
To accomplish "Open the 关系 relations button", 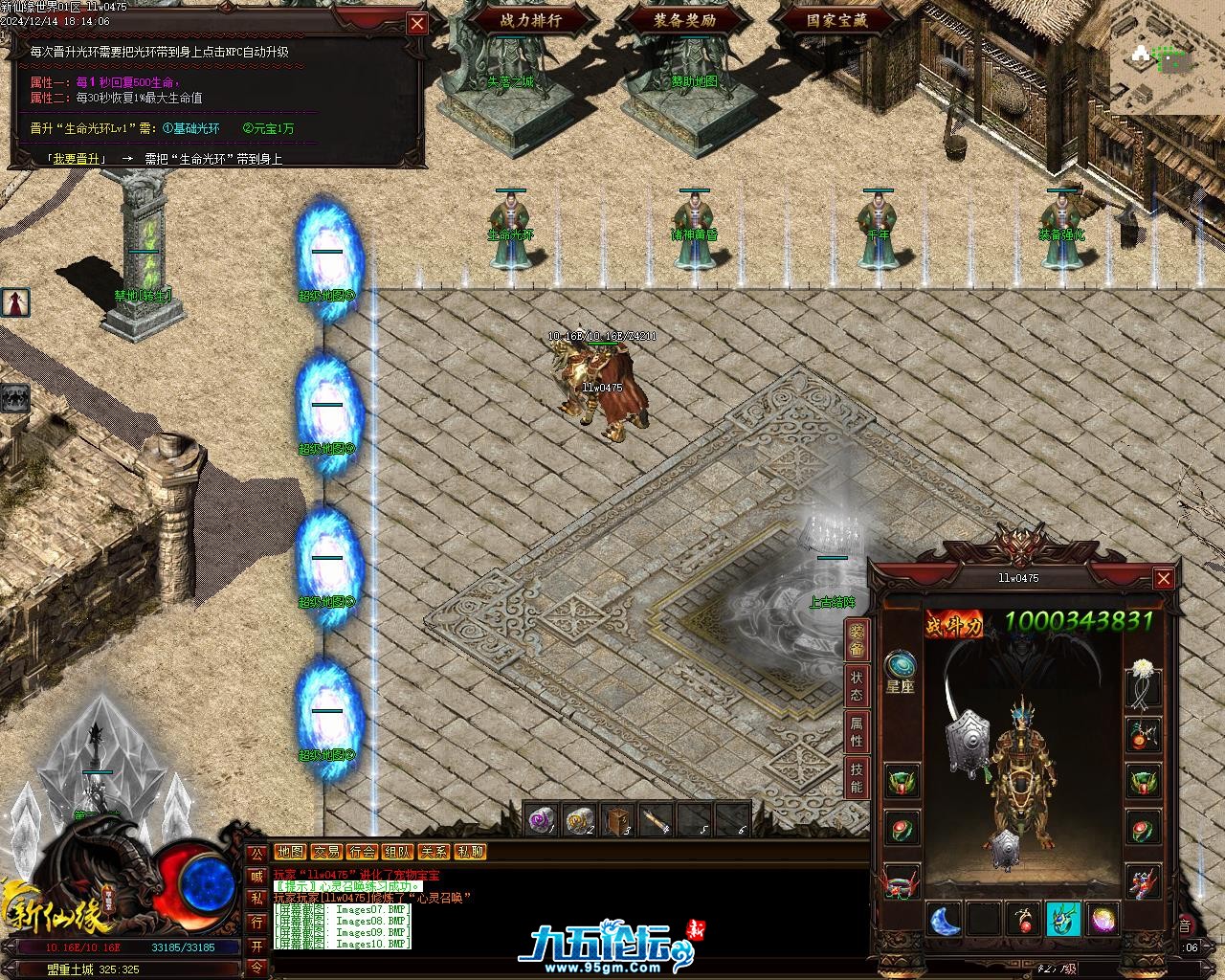I will [x=434, y=852].
